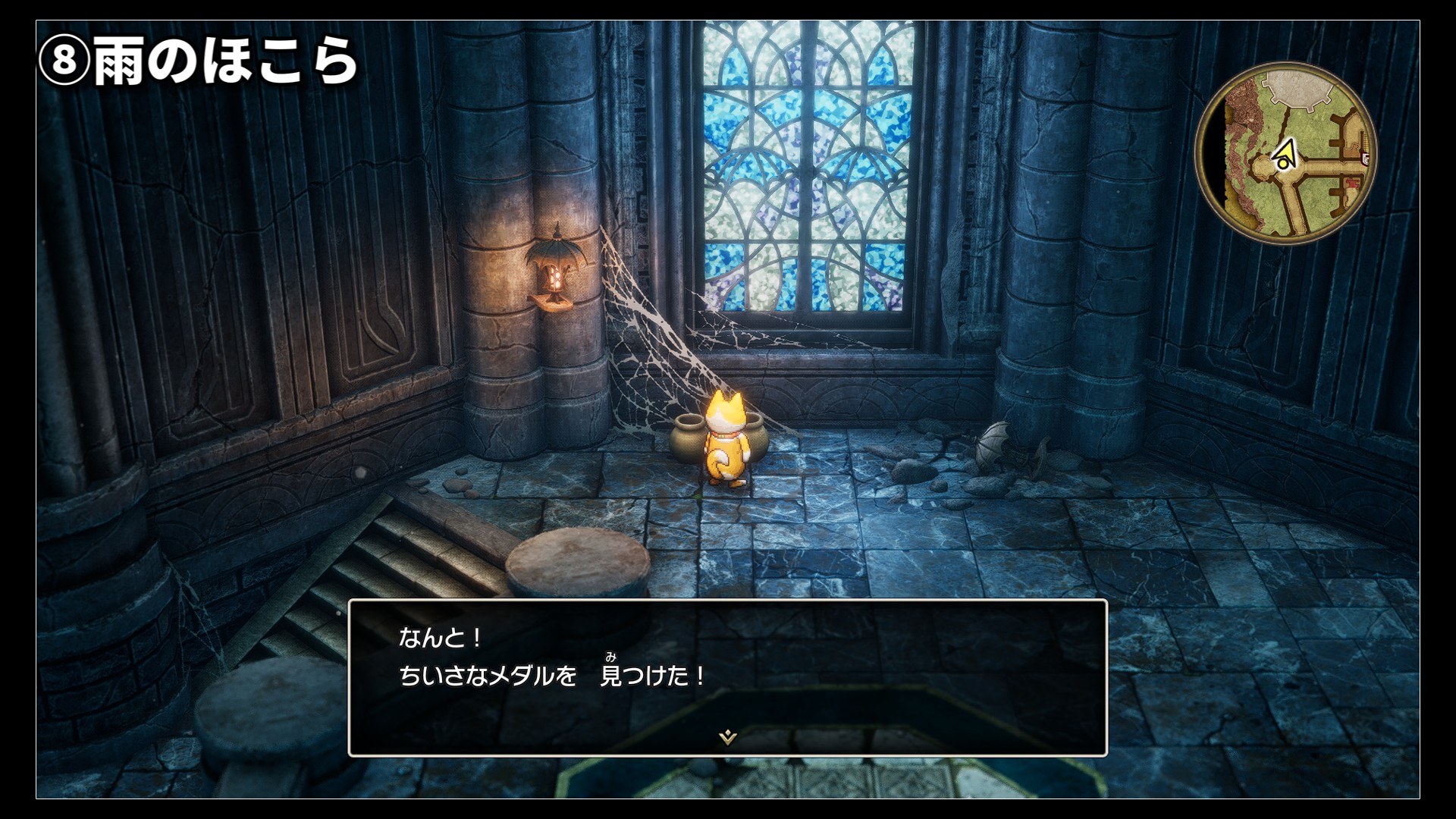Click the dialogue continue arrow

coord(728,736)
